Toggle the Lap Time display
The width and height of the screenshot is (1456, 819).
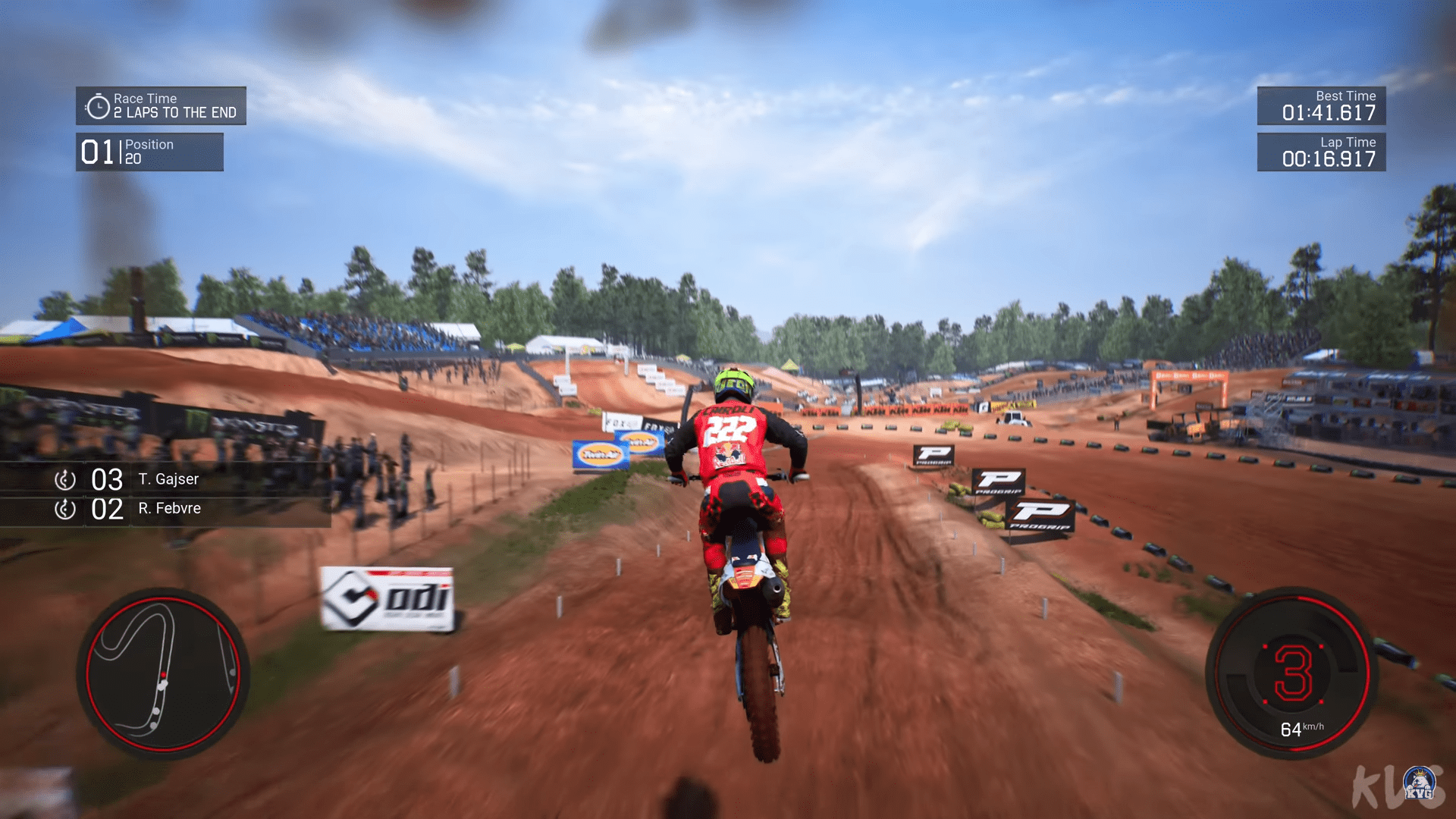coord(1322,153)
